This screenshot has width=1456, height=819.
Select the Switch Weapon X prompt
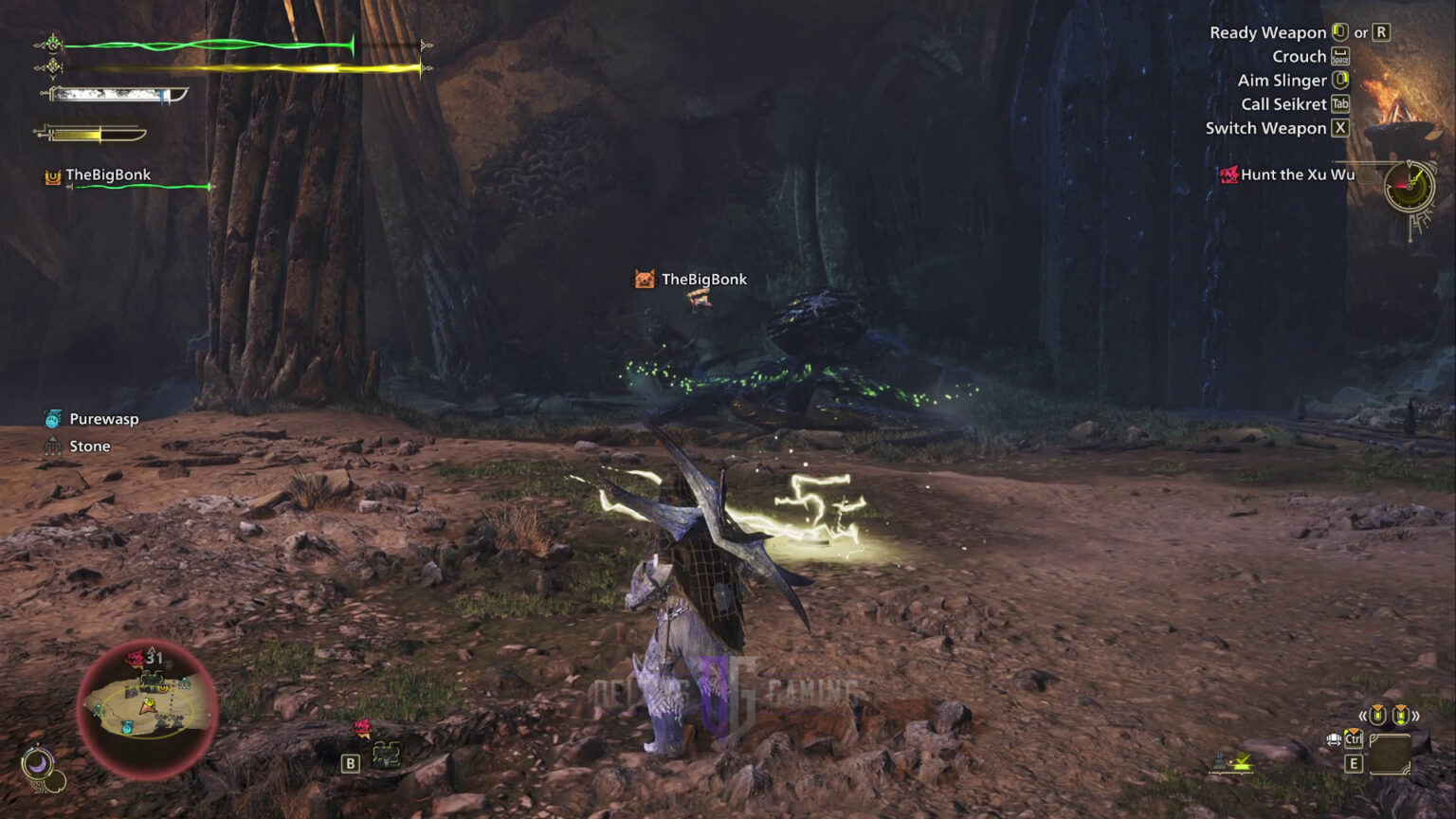tap(1339, 128)
